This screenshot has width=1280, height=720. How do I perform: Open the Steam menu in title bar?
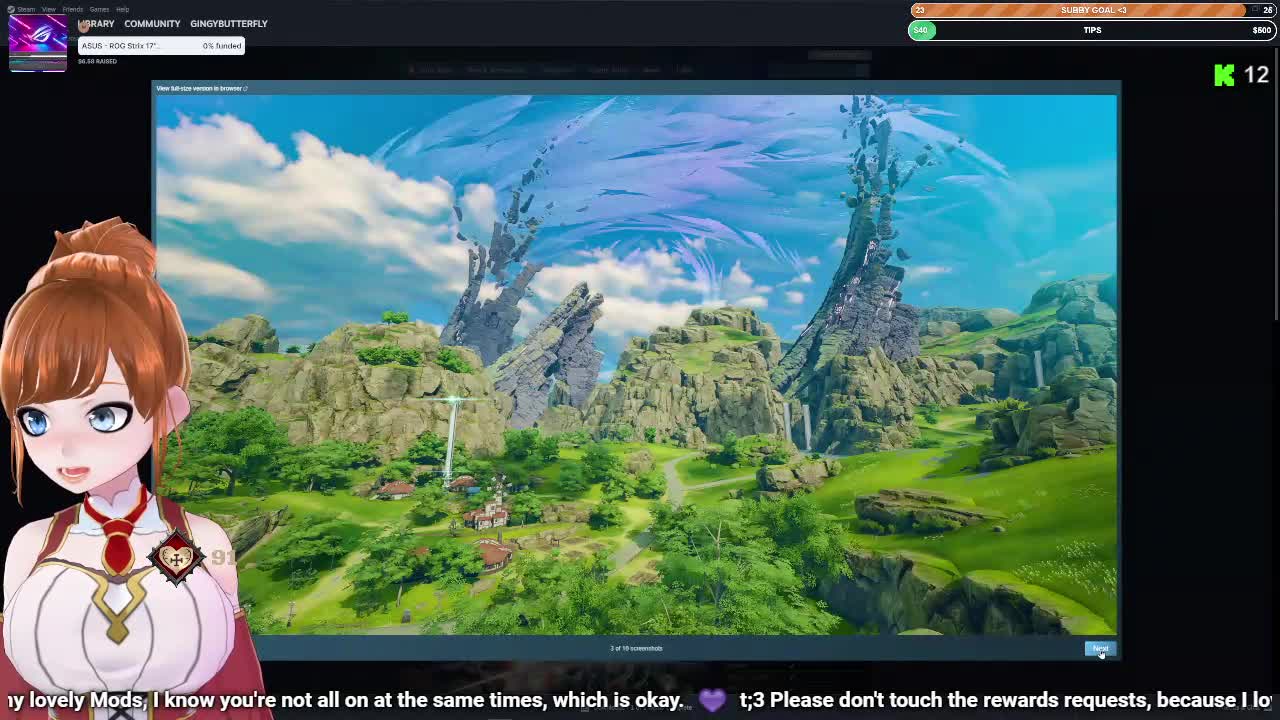point(26,9)
